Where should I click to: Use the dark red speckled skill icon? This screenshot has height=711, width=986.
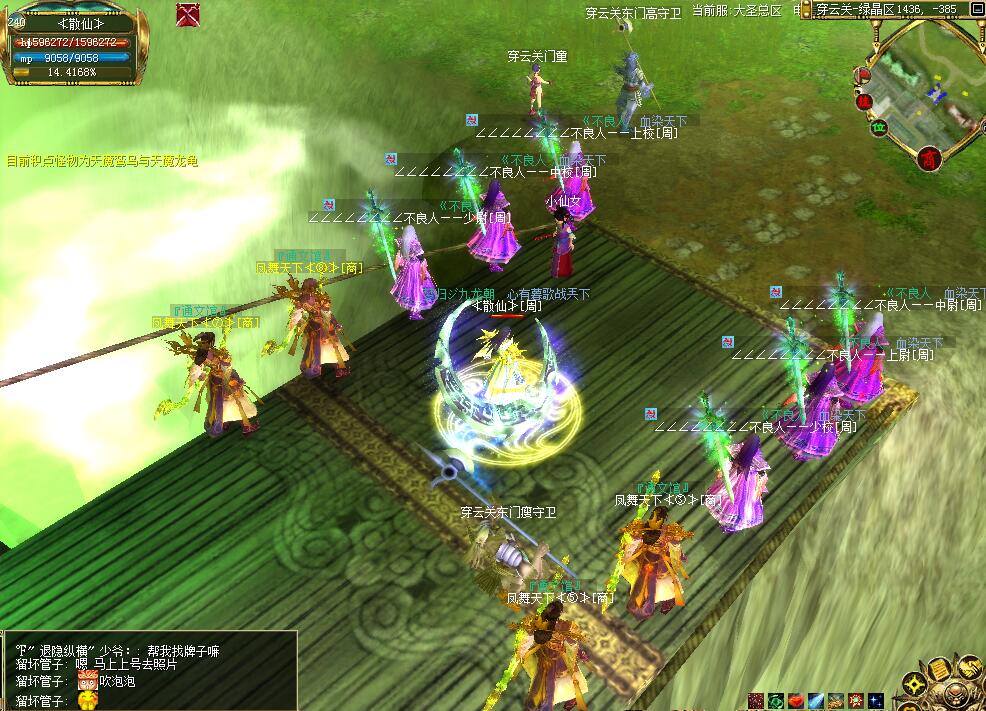tap(756, 701)
